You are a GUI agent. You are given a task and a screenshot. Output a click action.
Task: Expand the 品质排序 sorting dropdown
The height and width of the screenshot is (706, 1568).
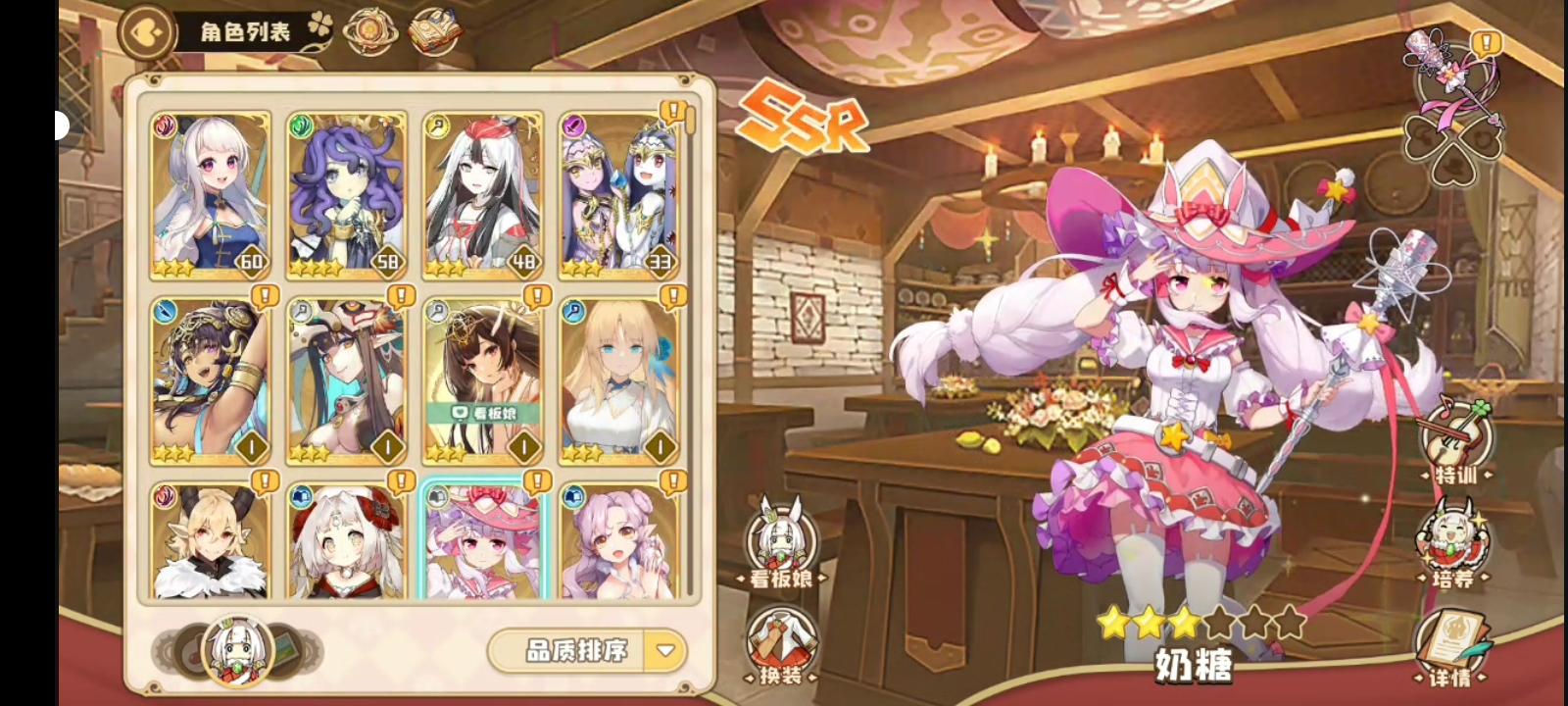tap(664, 652)
